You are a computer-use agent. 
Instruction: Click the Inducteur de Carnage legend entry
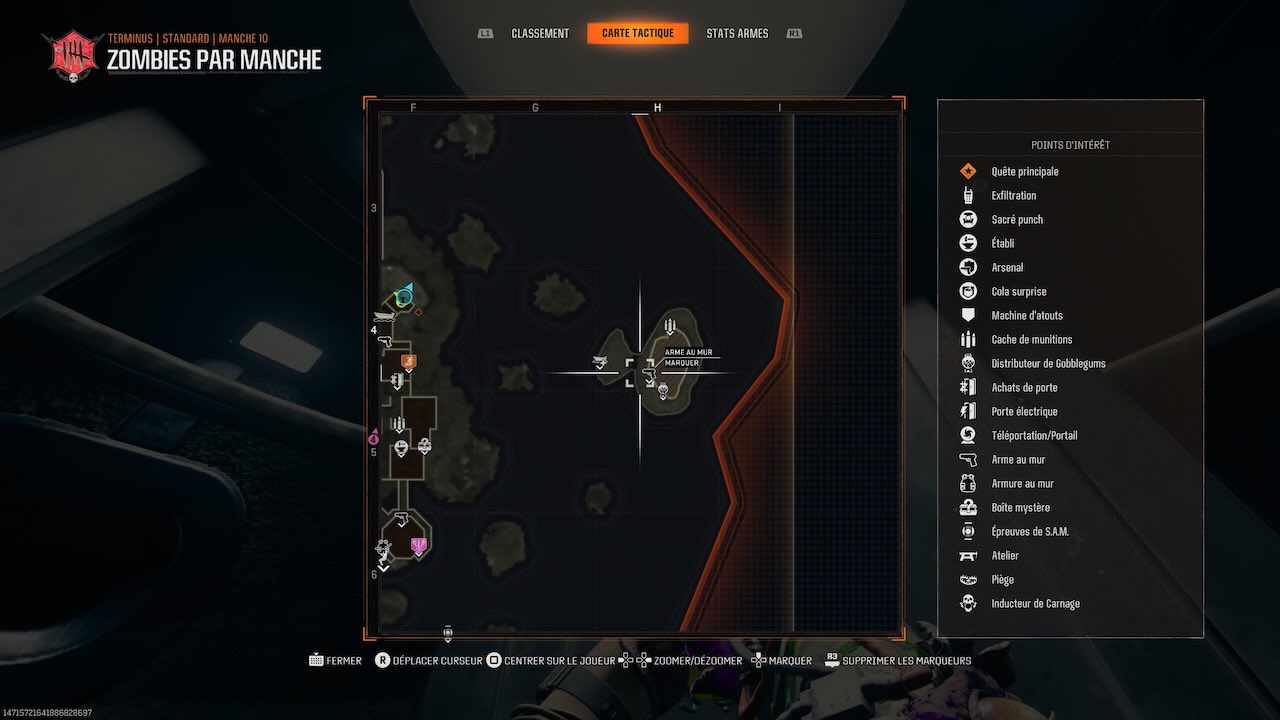[x=1035, y=603]
